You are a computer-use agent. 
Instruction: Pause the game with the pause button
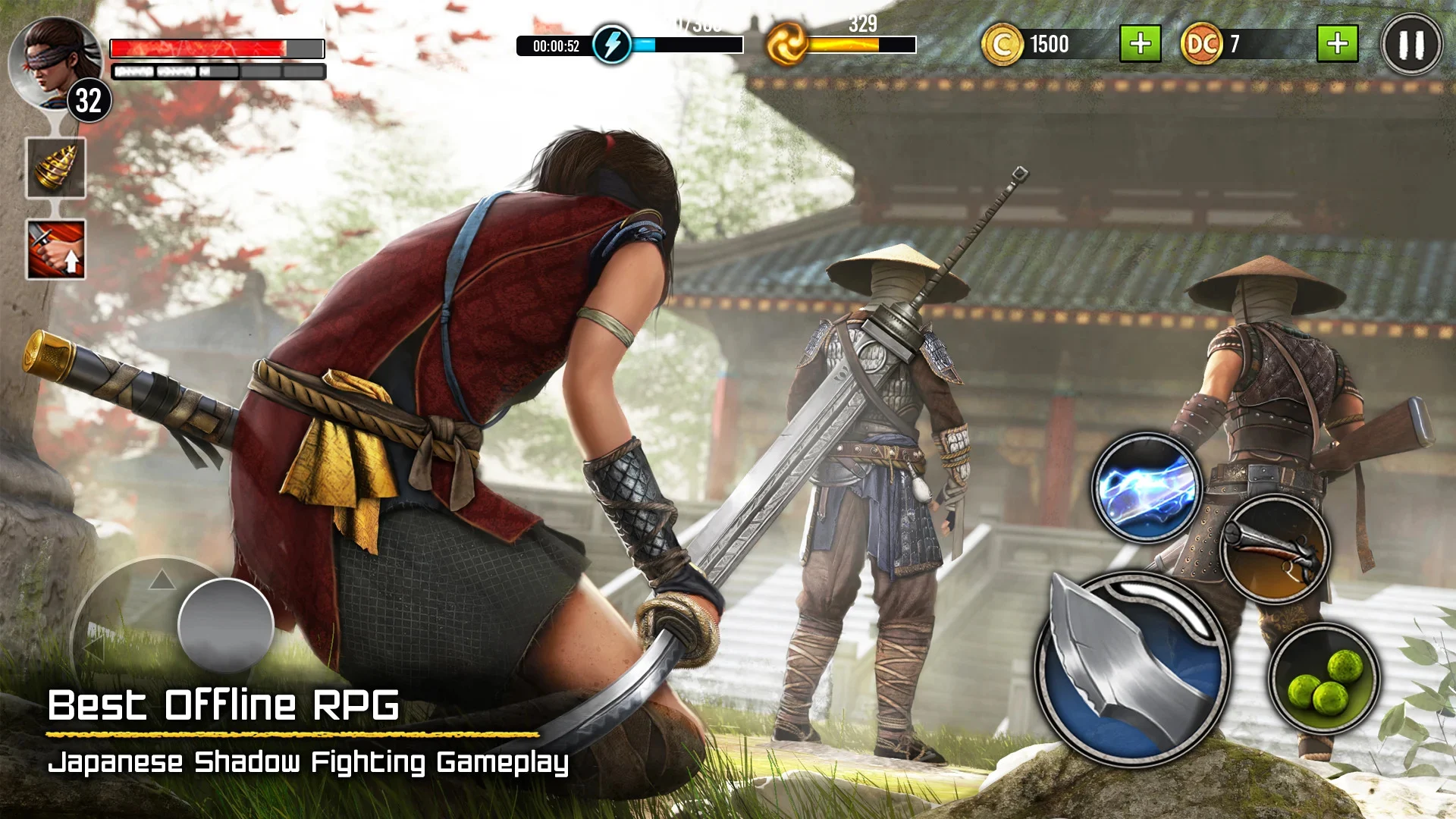coord(1410,45)
